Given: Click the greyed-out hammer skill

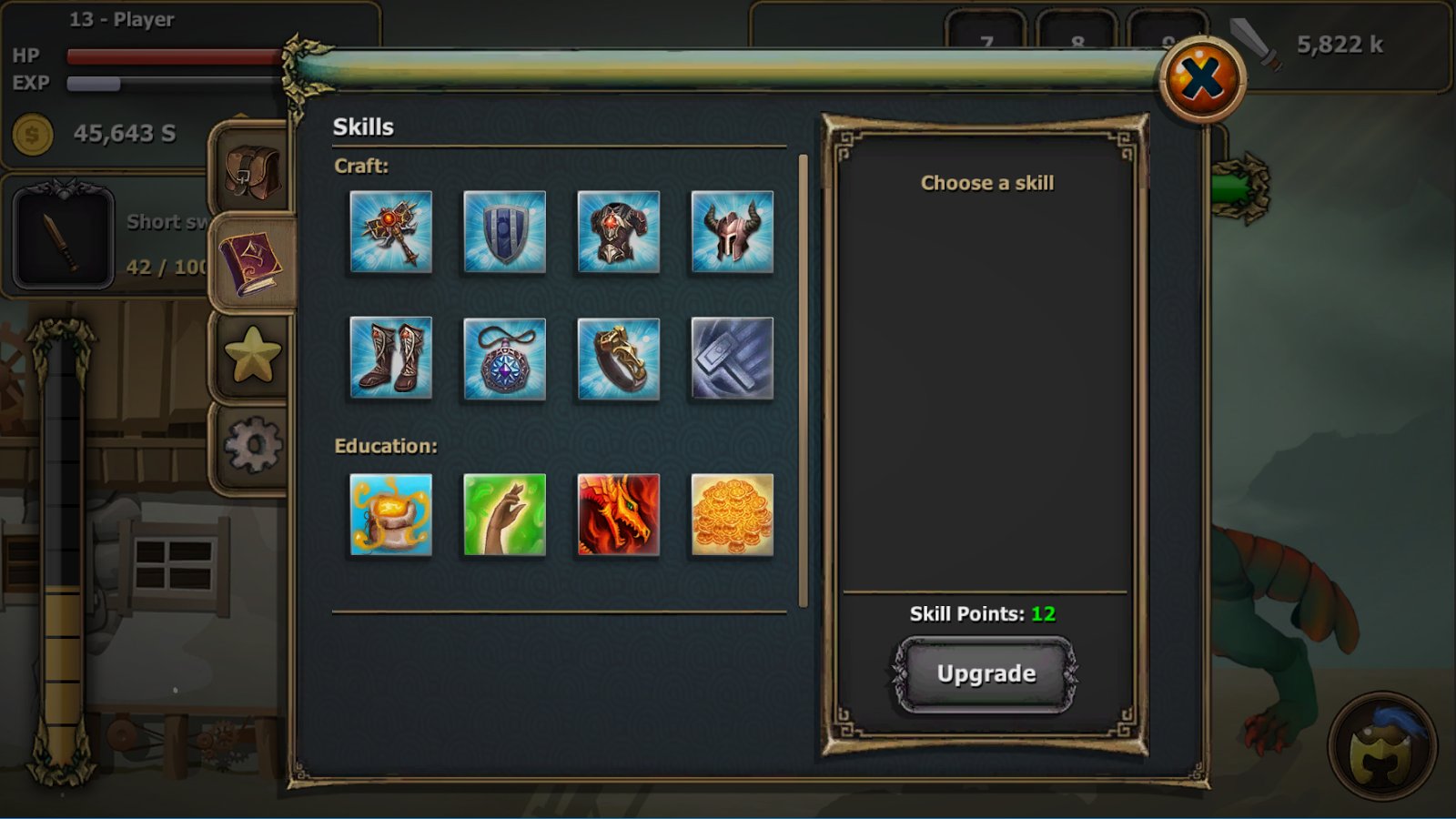Looking at the screenshot, I should coord(733,359).
